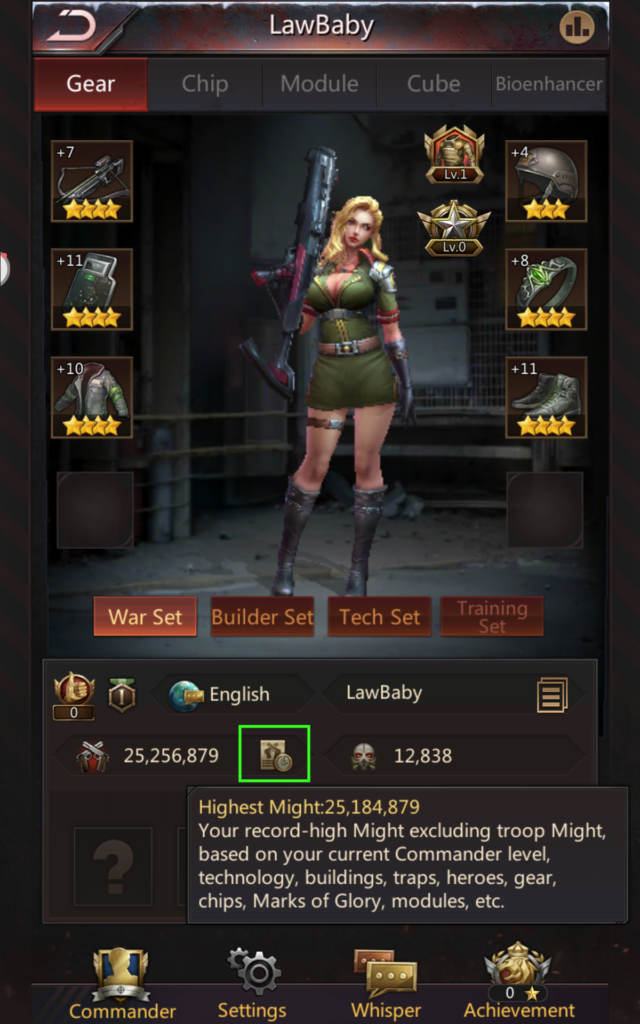Viewport: 640px width, 1024px height.
Task: Select the Bioenhancer tab
Action: pos(549,84)
